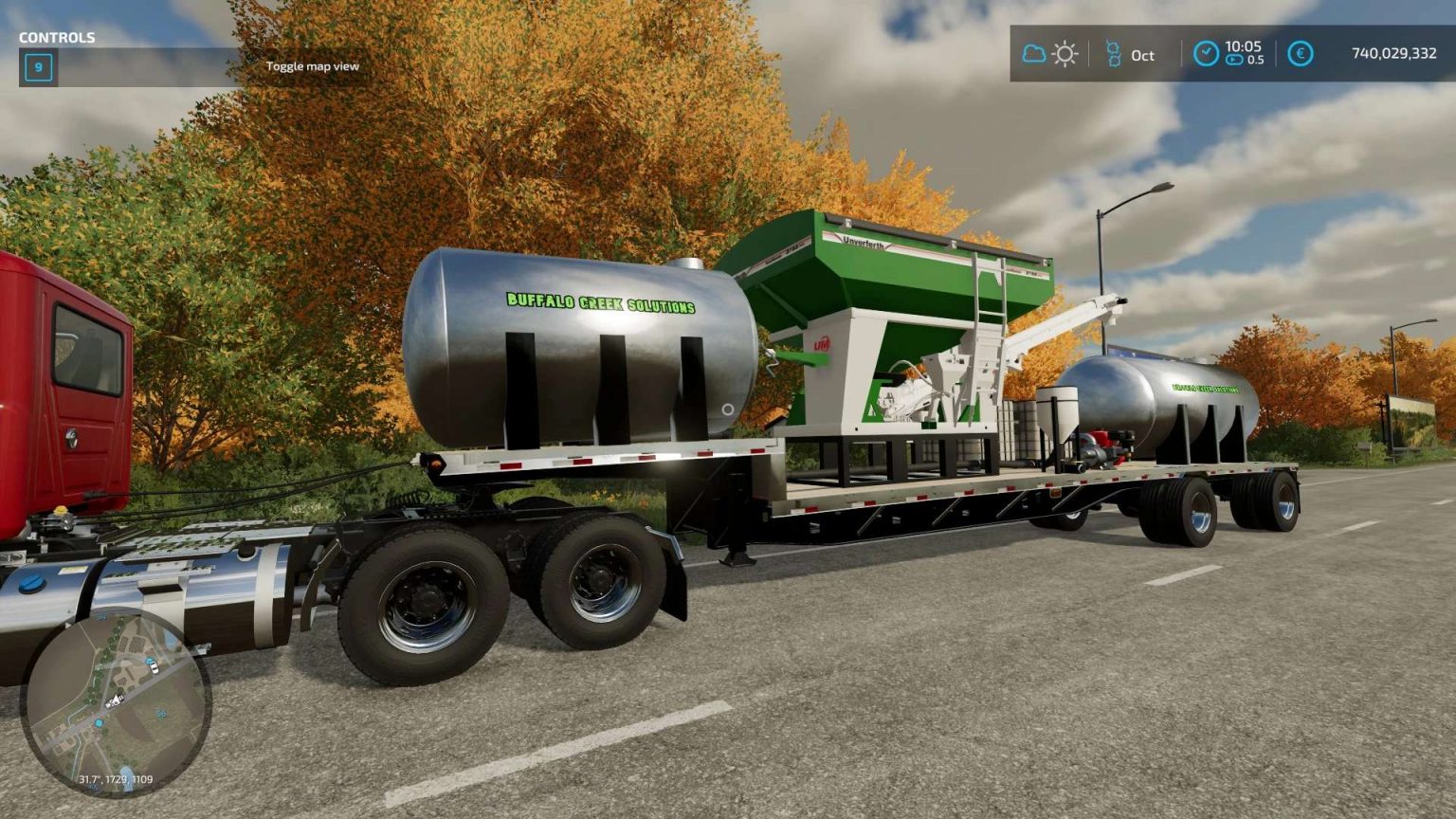Click the coordinates readout below the minimap
1456x819 pixels.
116,779
